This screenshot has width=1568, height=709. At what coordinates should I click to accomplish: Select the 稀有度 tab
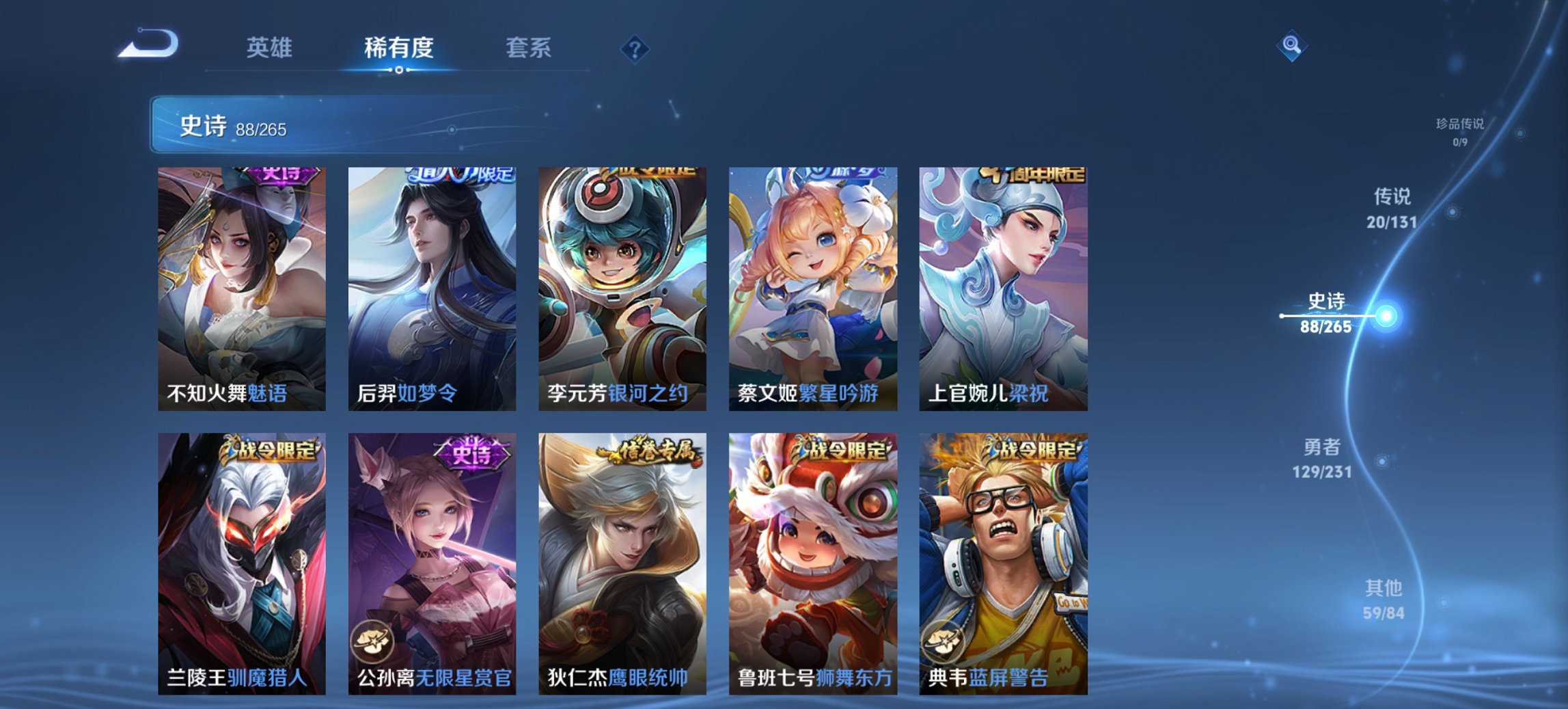[x=398, y=48]
